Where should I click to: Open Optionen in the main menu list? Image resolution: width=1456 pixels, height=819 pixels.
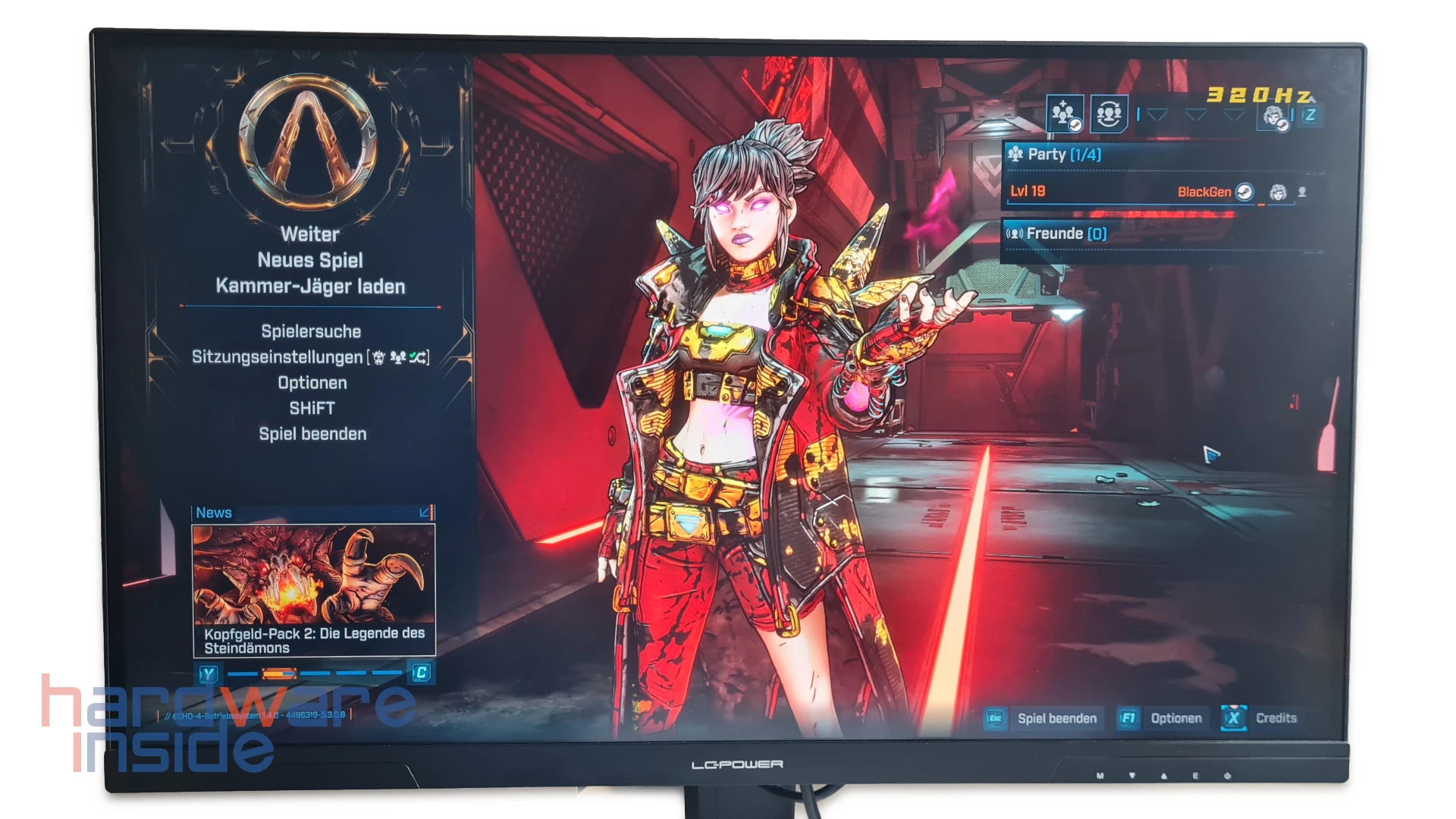[x=312, y=383]
